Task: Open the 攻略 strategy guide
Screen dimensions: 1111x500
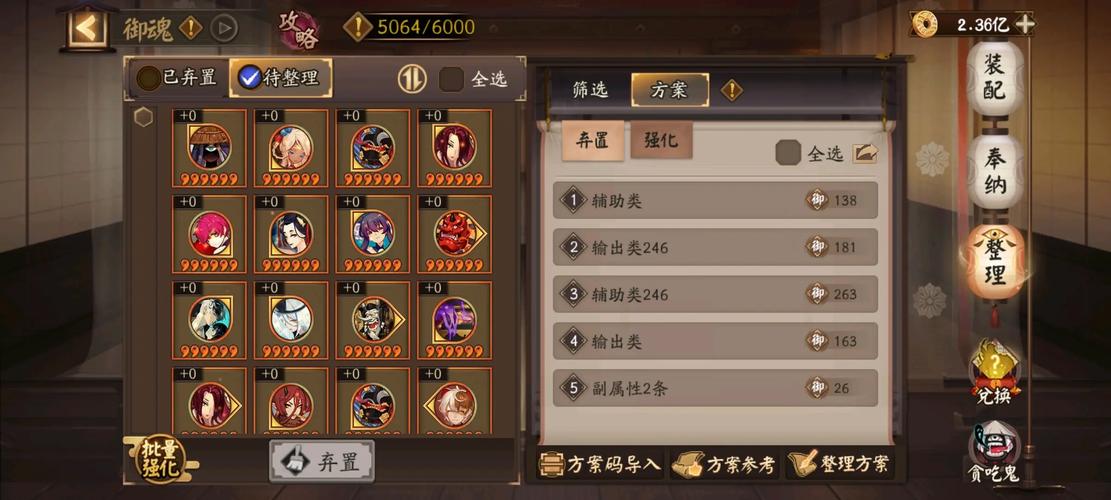Action: pos(298,28)
